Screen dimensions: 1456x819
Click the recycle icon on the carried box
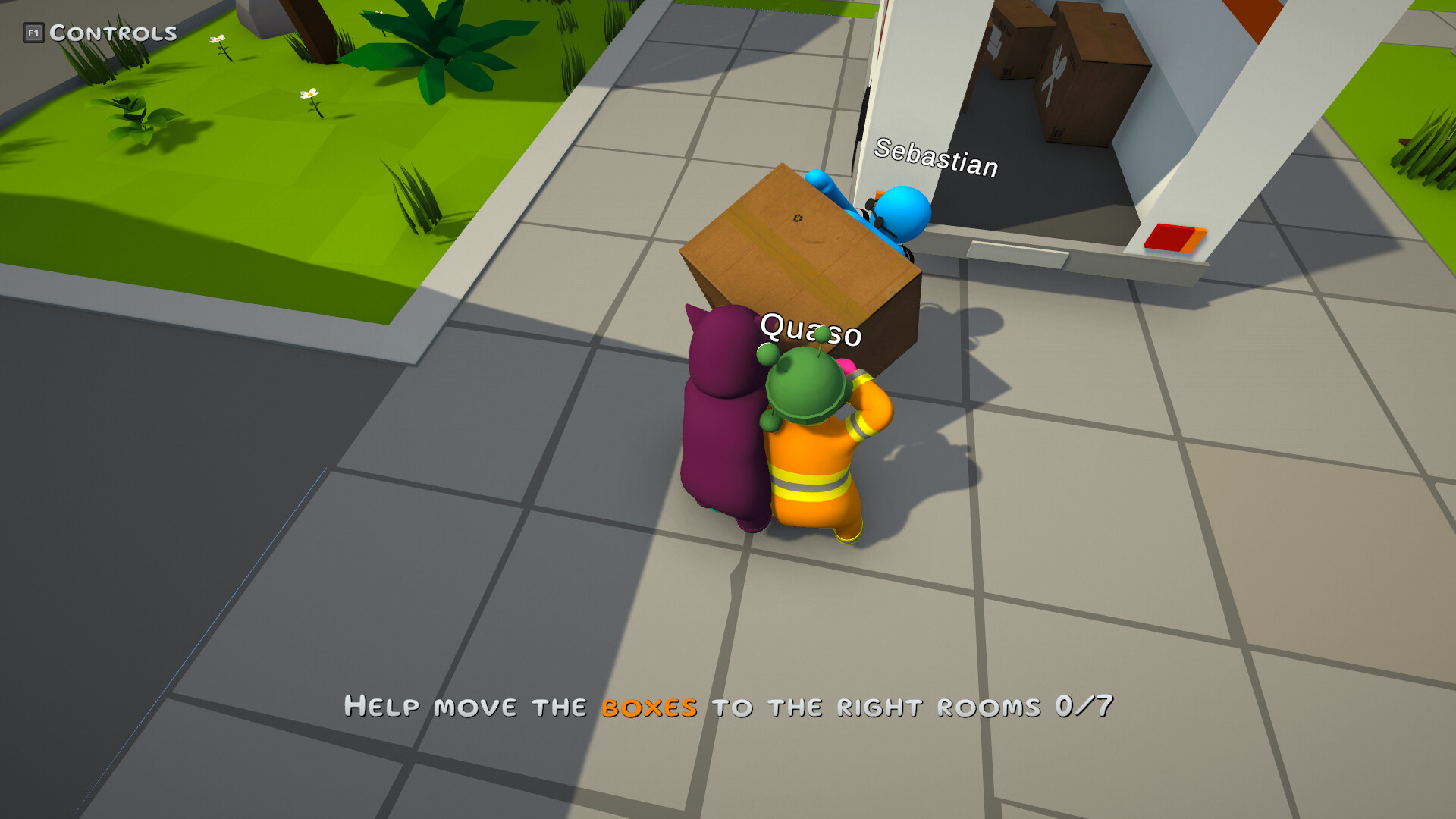pos(797,218)
